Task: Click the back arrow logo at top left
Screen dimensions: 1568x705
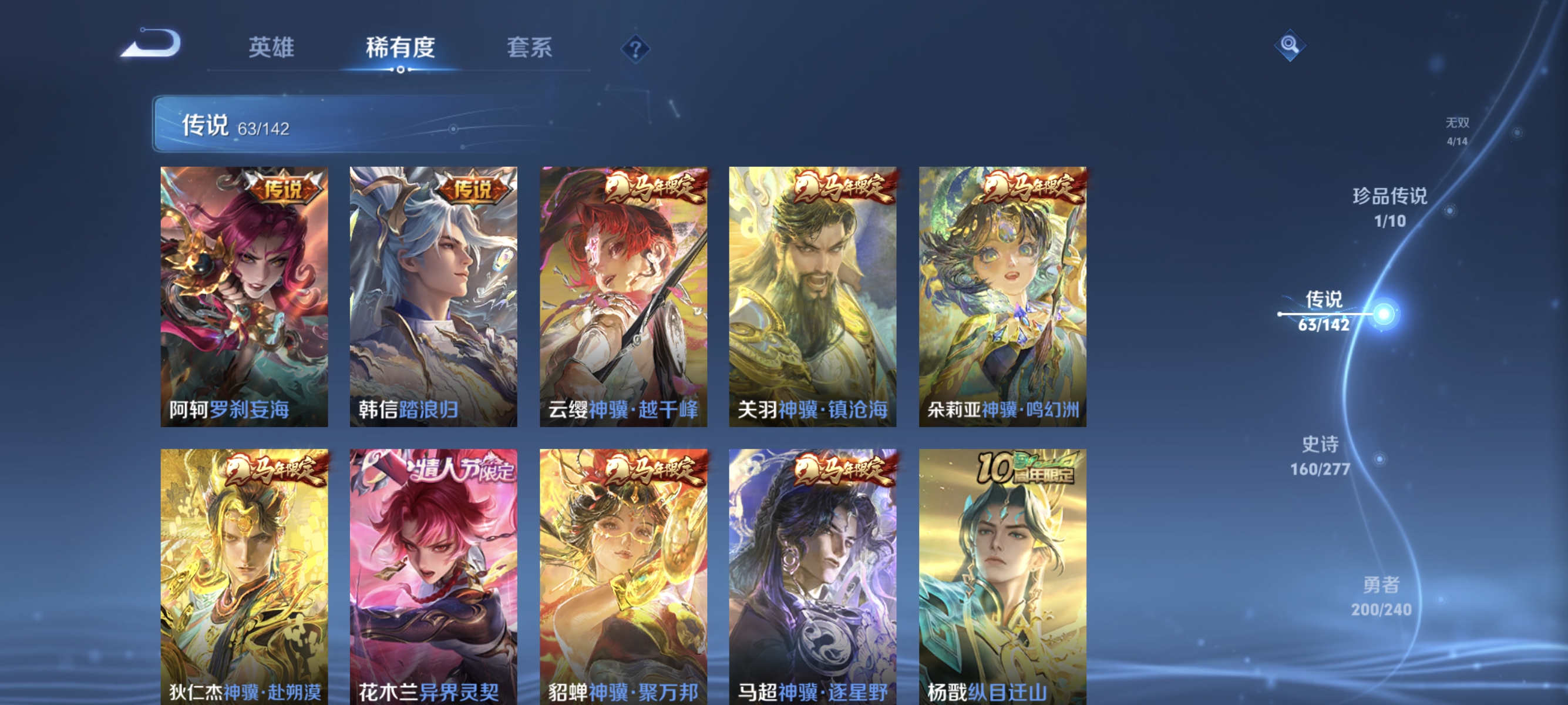Action: point(149,45)
